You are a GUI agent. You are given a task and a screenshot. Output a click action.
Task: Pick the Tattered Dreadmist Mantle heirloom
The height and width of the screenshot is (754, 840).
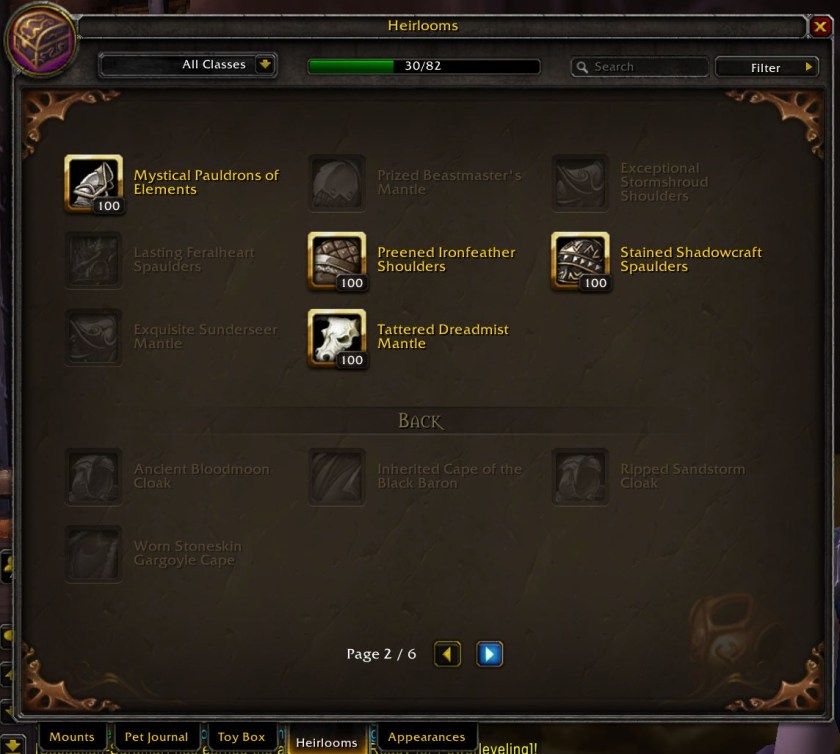click(x=337, y=338)
